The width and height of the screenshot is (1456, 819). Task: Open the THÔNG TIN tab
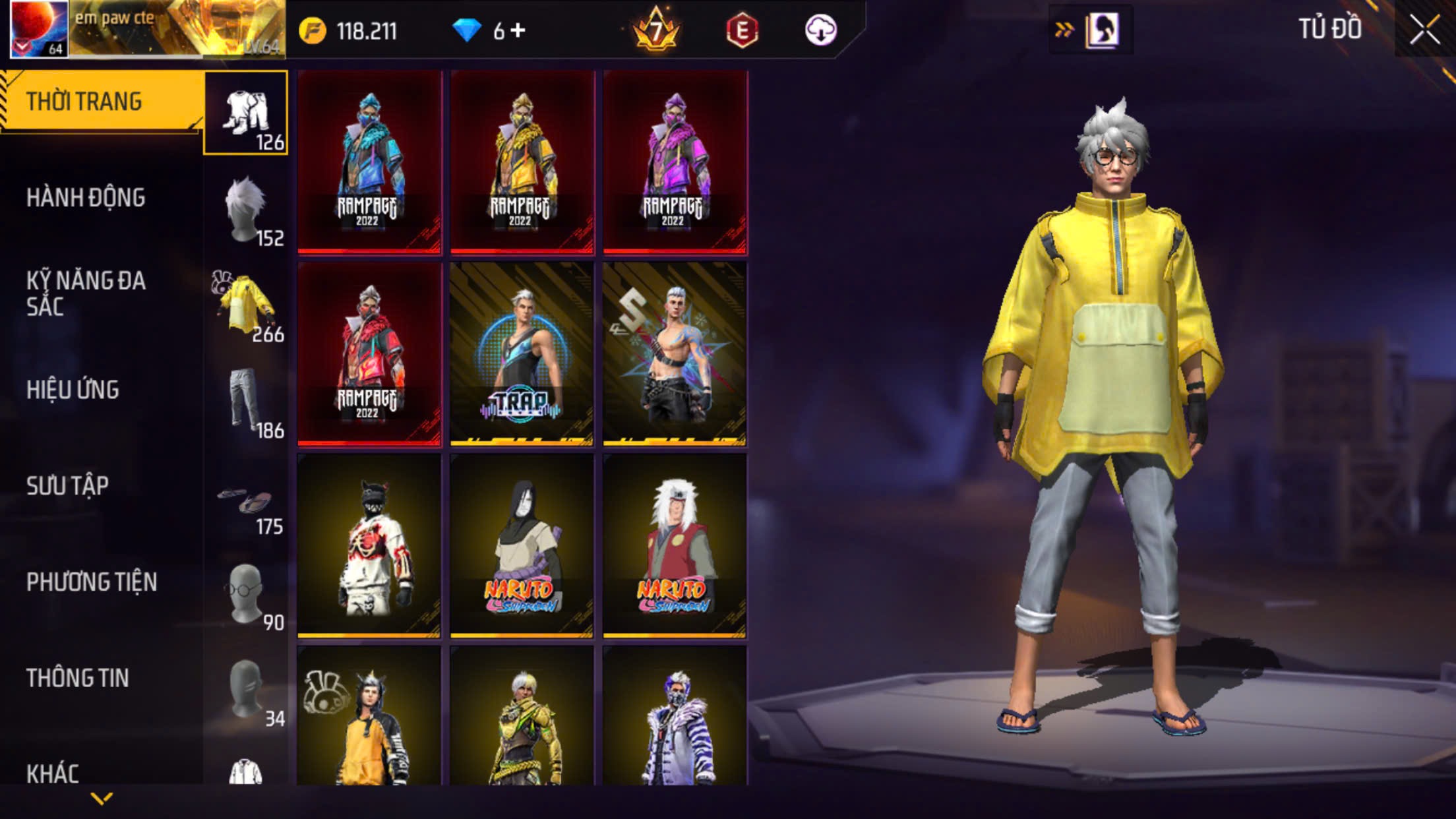pyautogui.click(x=77, y=678)
